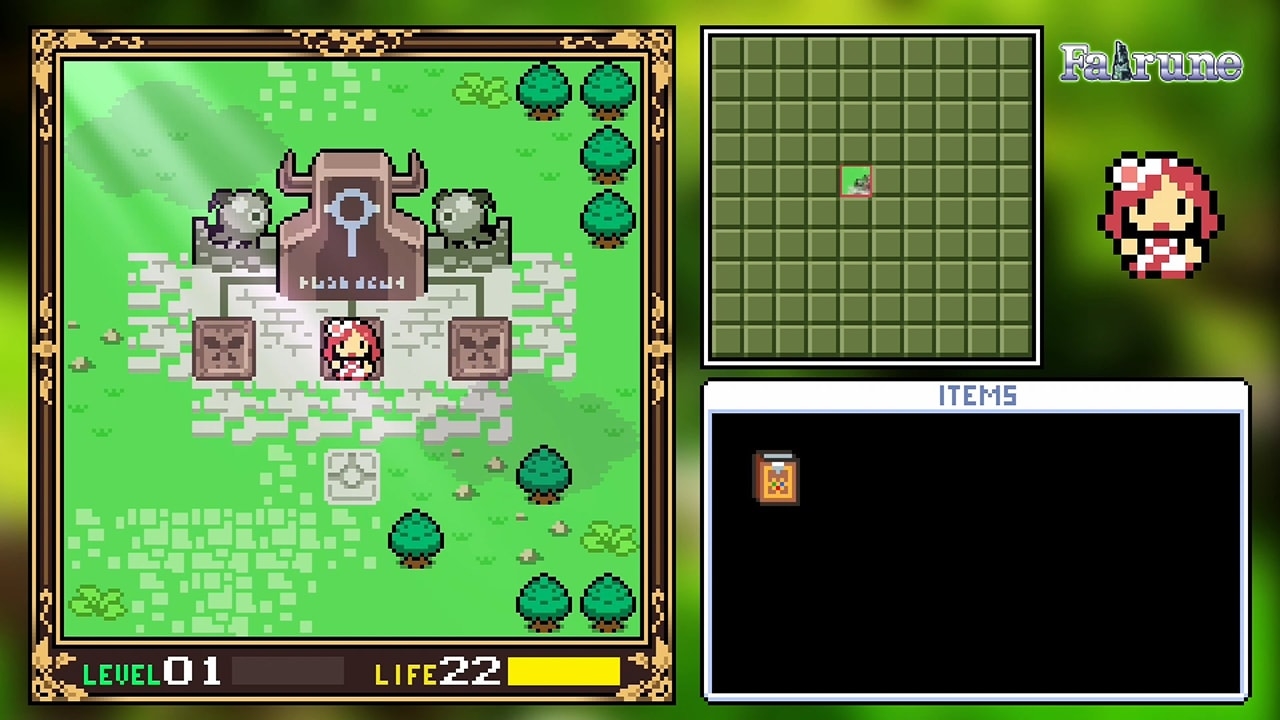Click the right wooden crate block

(478, 348)
